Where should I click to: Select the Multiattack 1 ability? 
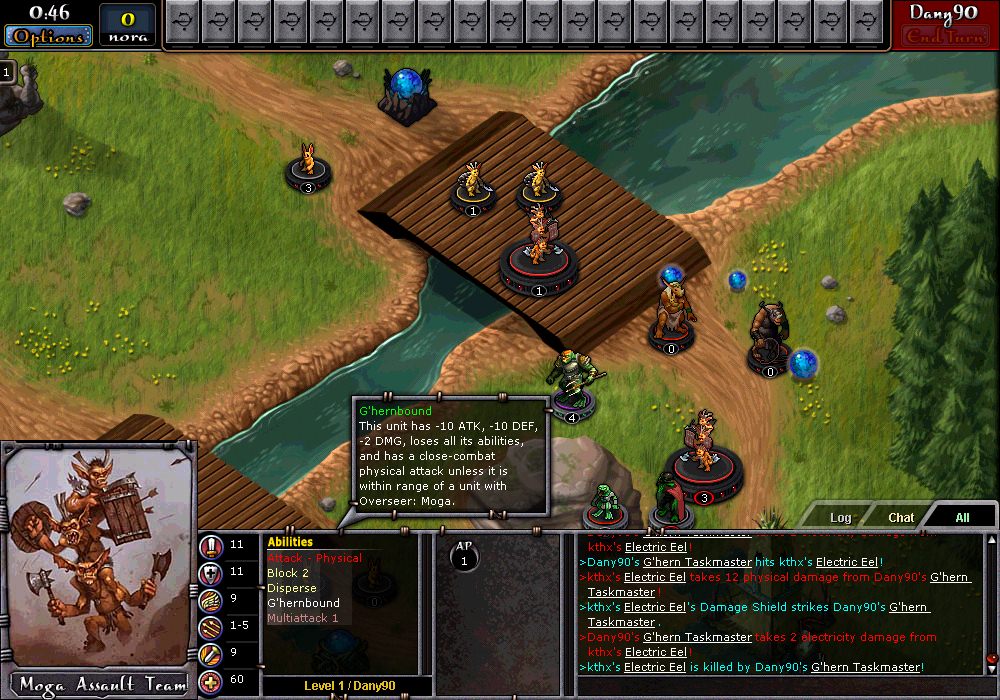[302, 618]
